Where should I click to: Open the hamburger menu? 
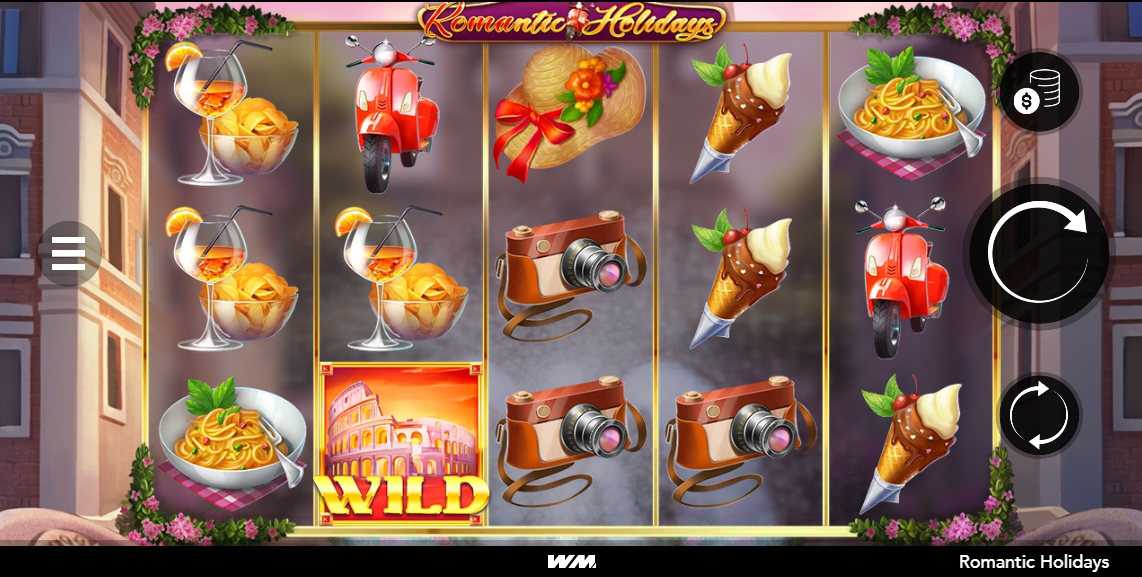coord(68,253)
